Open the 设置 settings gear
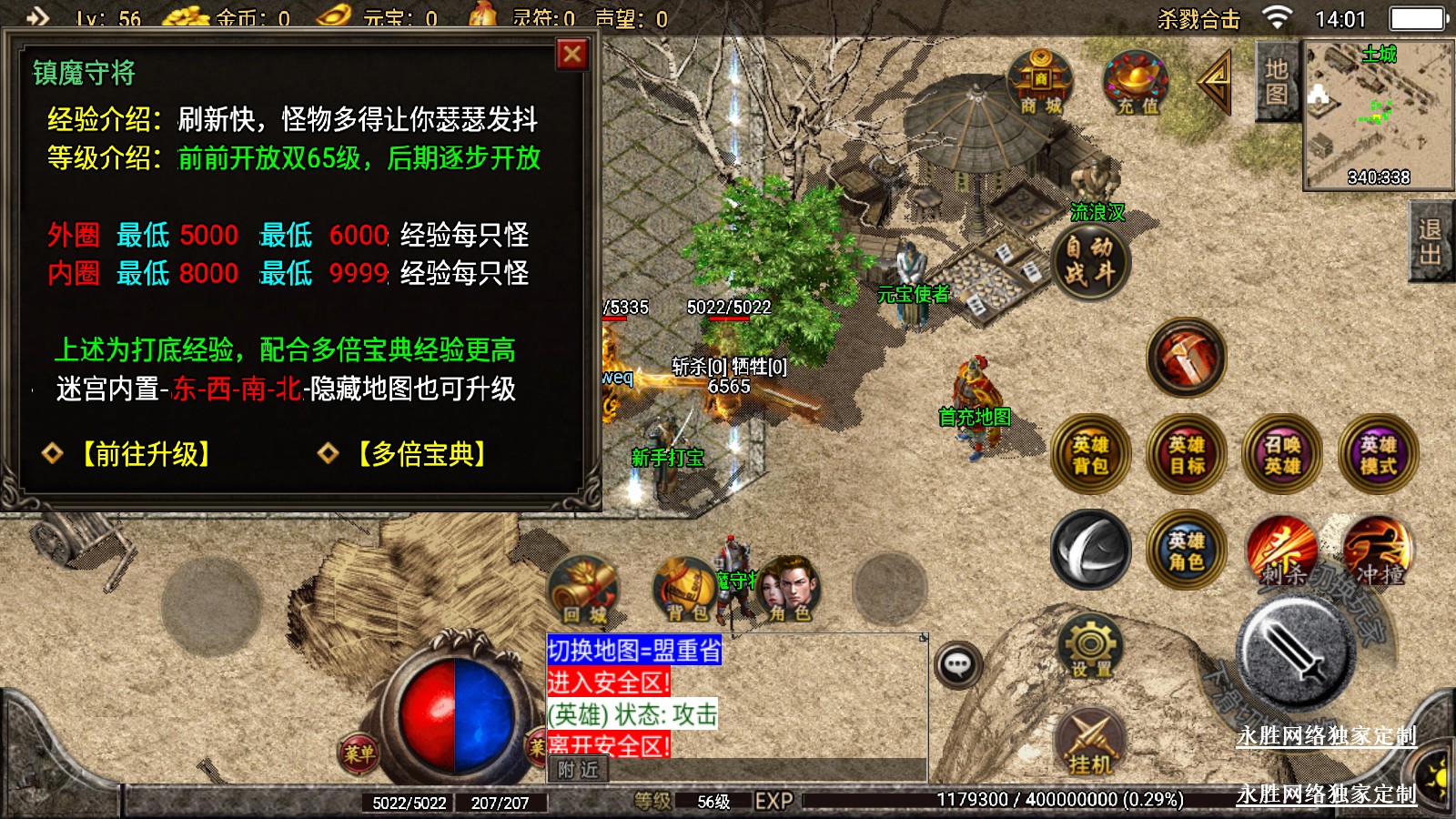Image resolution: width=1456 pixels, height=819 pixels. (x=1090, y=647)
